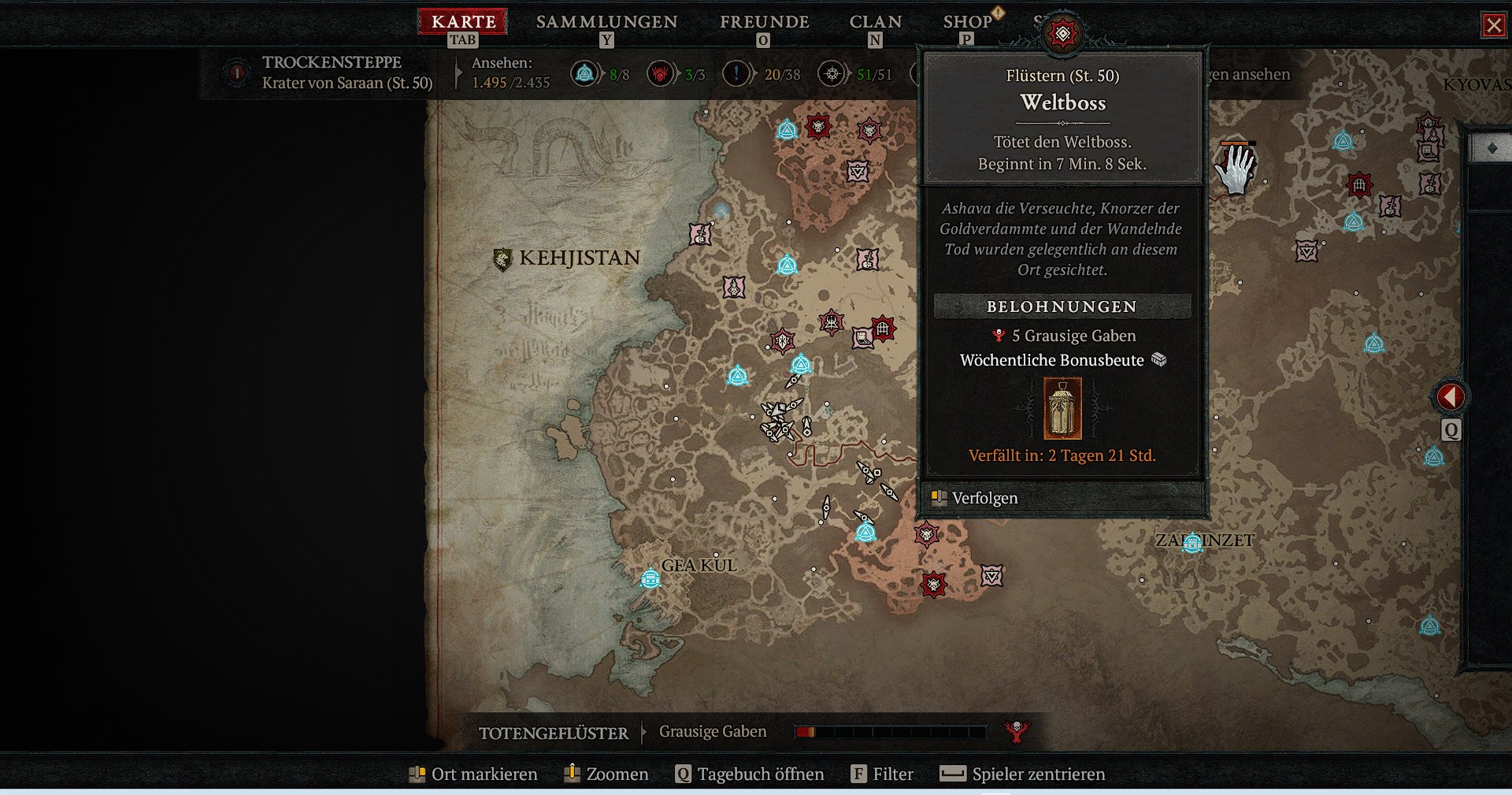Switch to the Clan tab

[x=875, y=21]
